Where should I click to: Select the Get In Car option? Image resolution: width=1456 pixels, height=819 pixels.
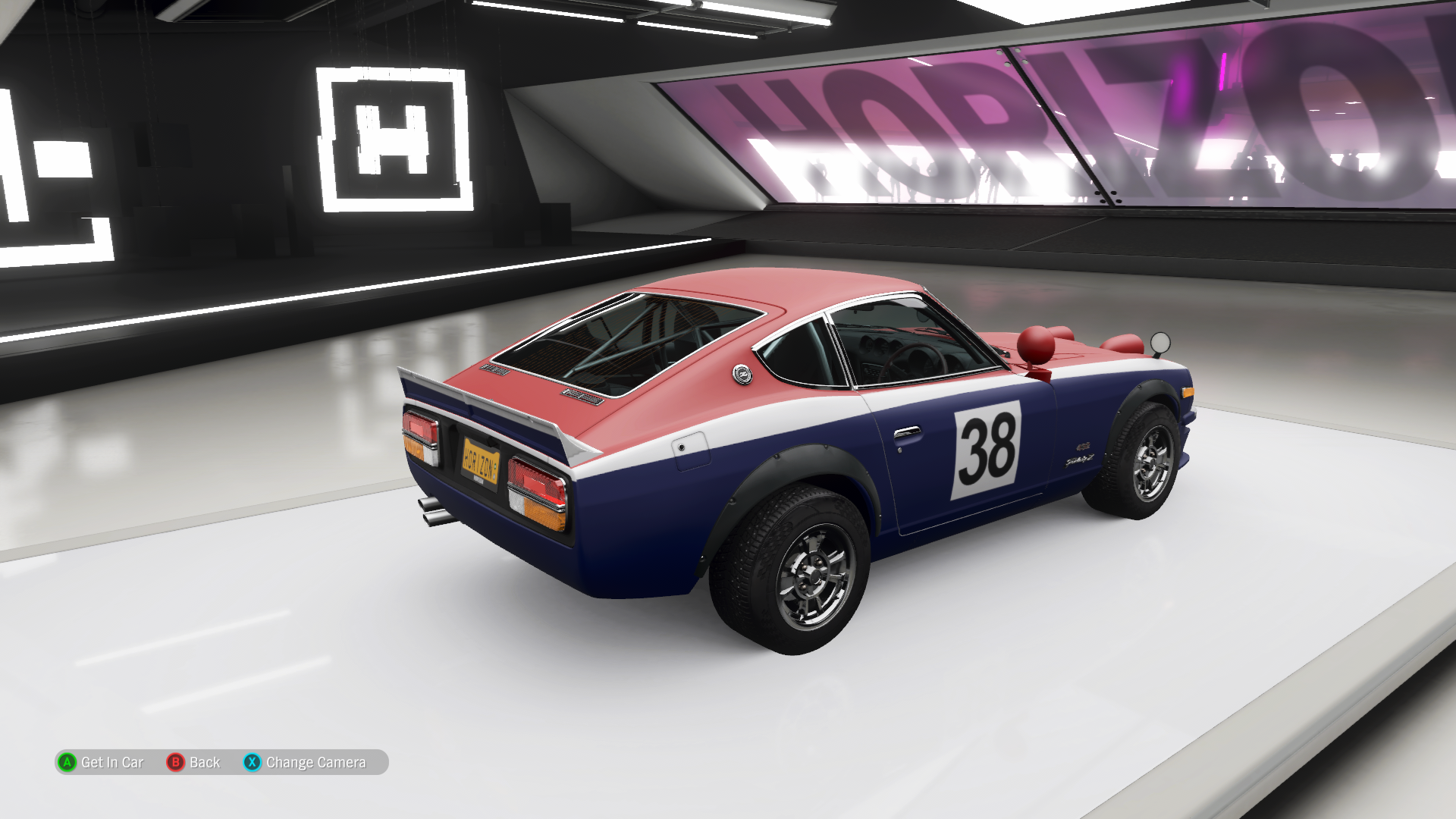(101, 762)
